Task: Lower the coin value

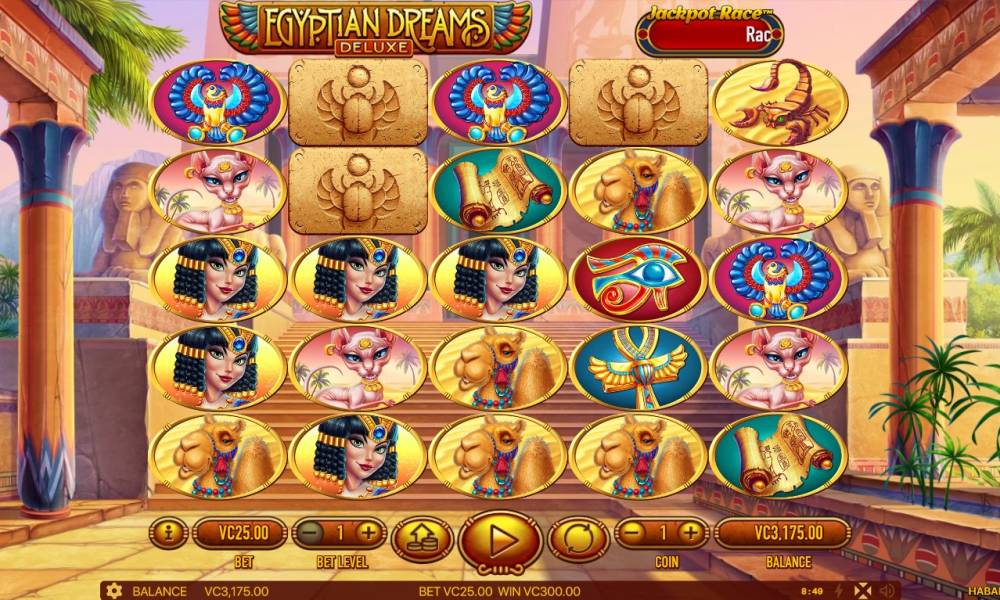Action: [635, 533]
